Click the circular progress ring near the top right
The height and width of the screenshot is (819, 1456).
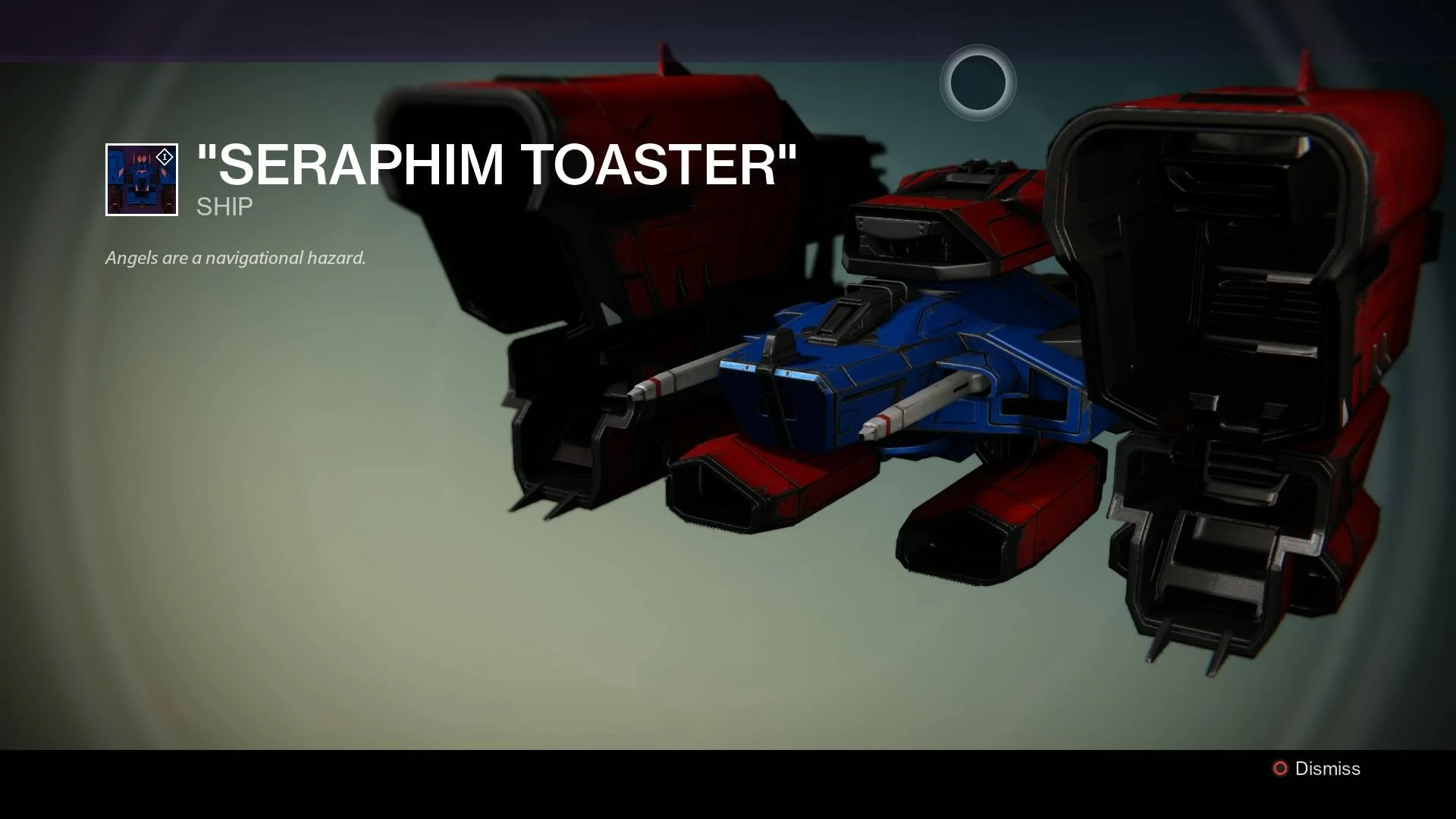point(977,83)
